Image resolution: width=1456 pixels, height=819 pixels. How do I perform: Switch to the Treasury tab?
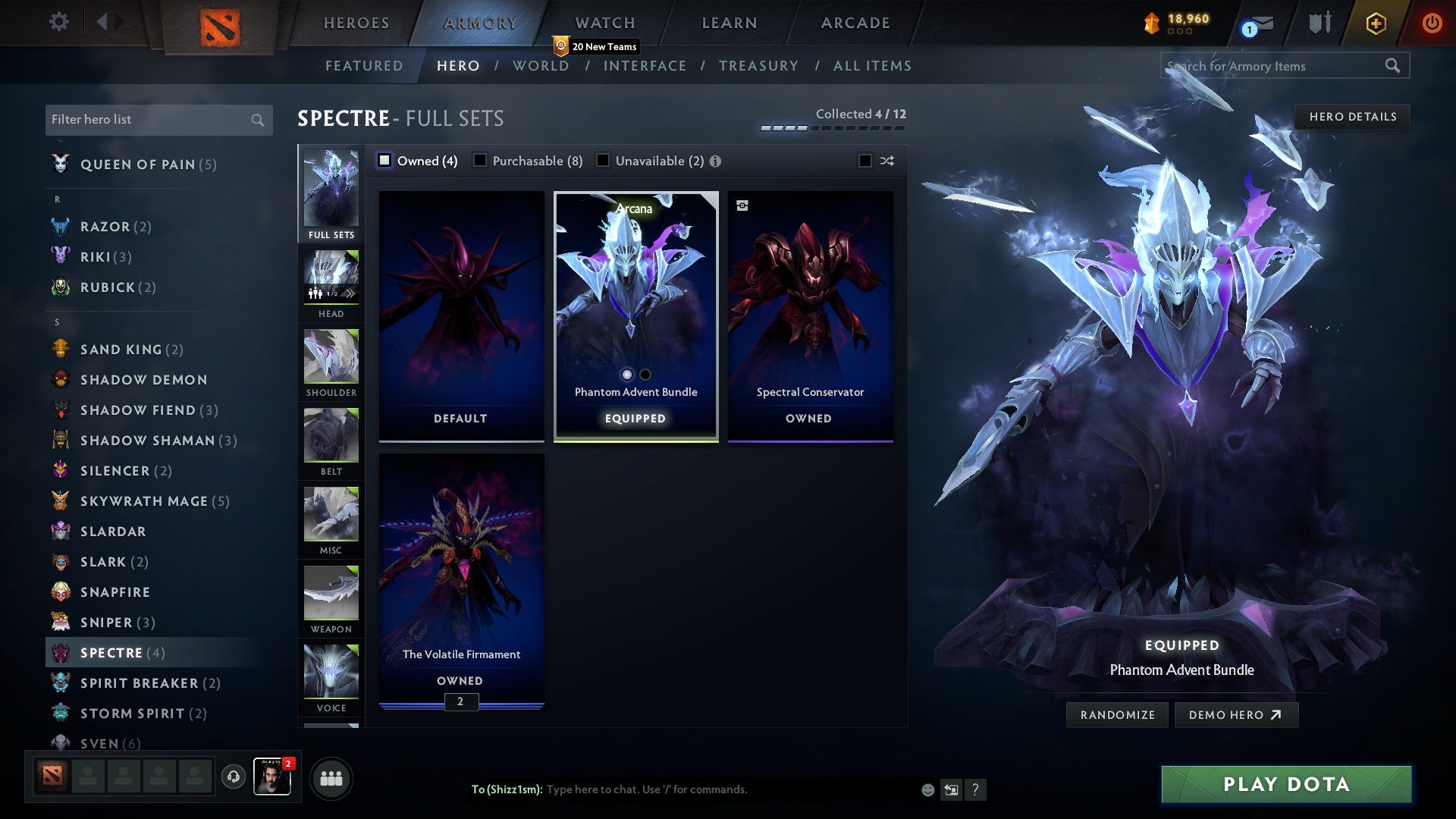coord(758,66)
